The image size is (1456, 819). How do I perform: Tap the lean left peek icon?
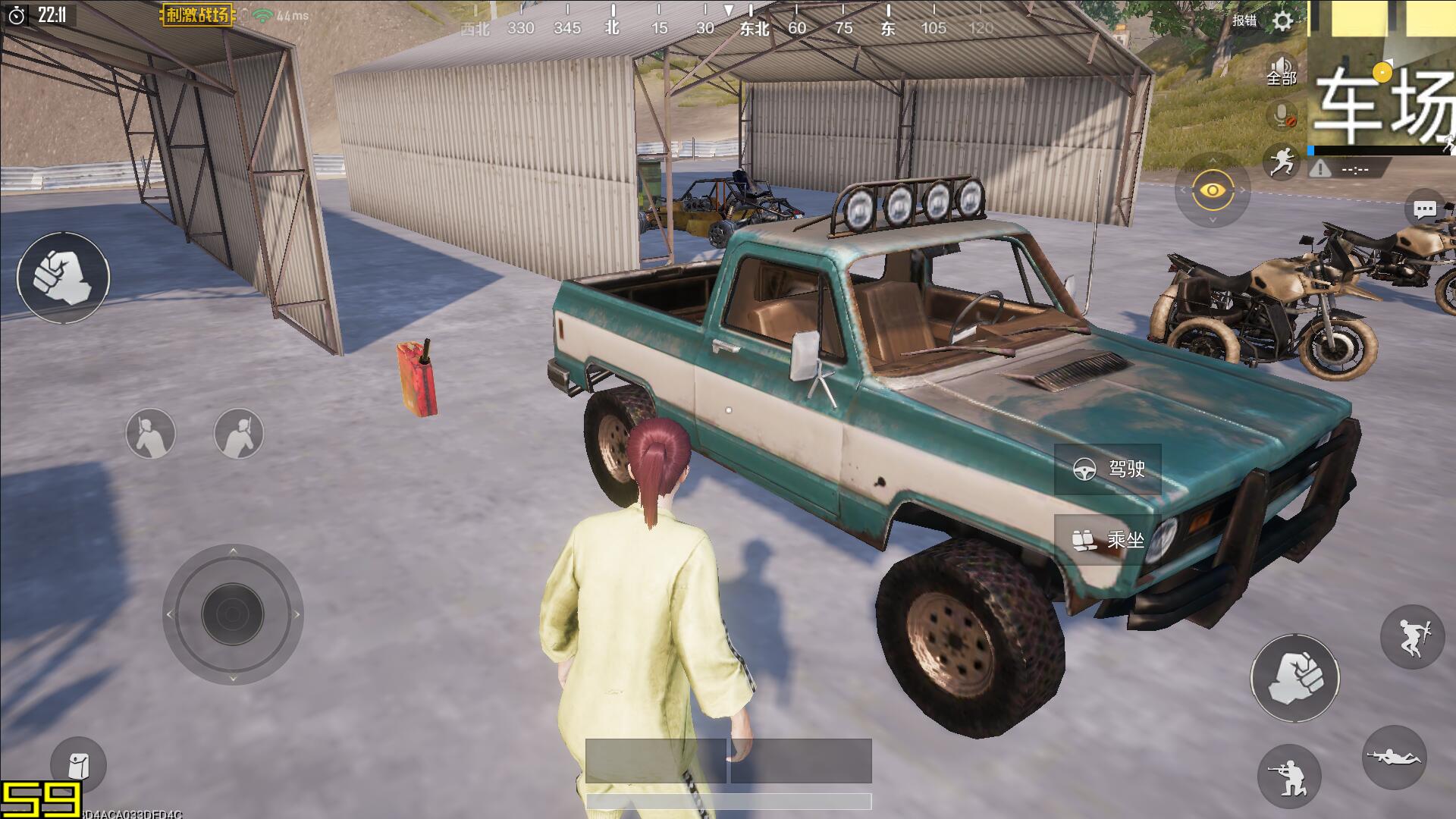coord(151,434)
